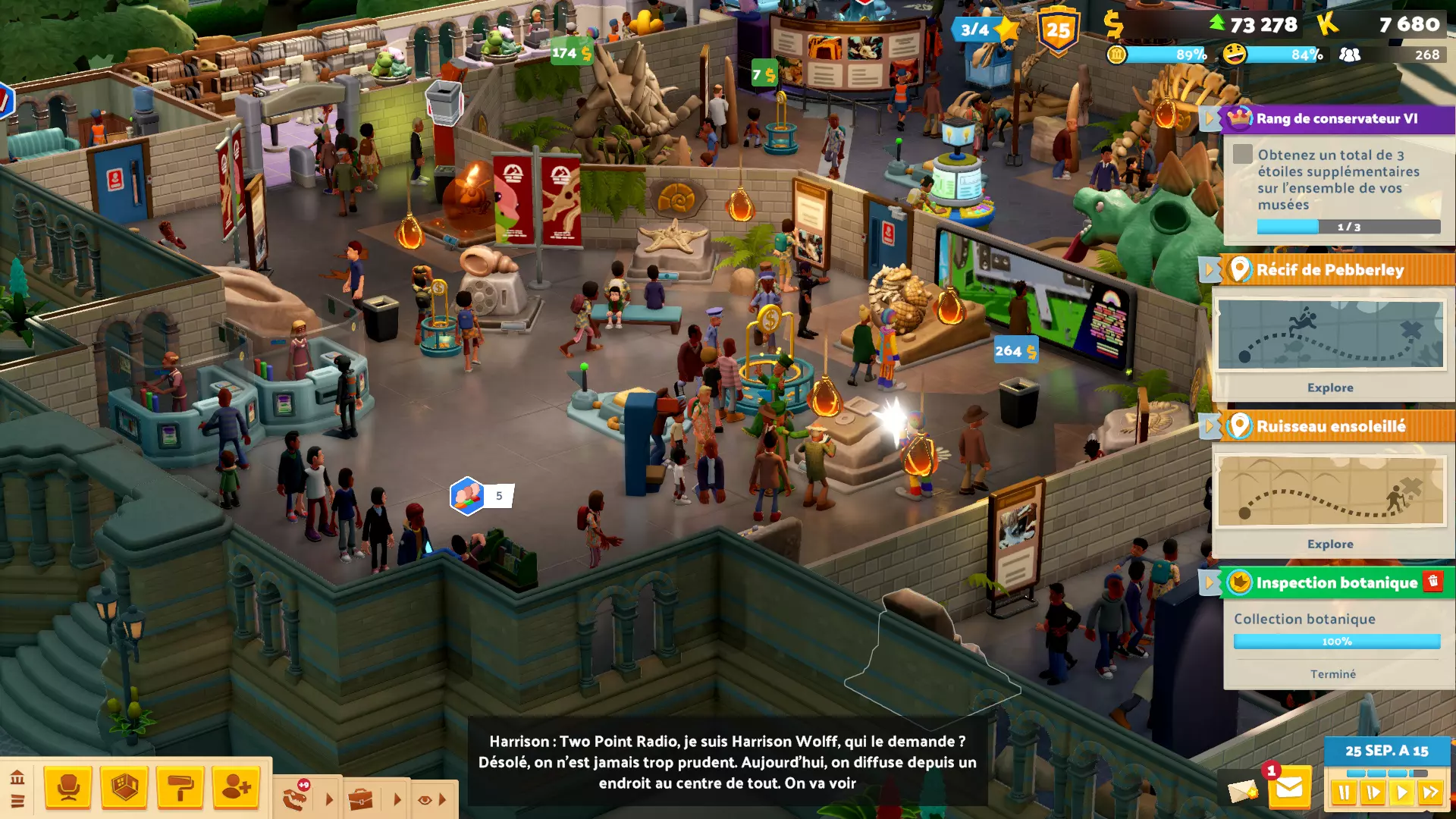
Task: Fast-forward the game speed
Action: click(x=1431, y=793)
